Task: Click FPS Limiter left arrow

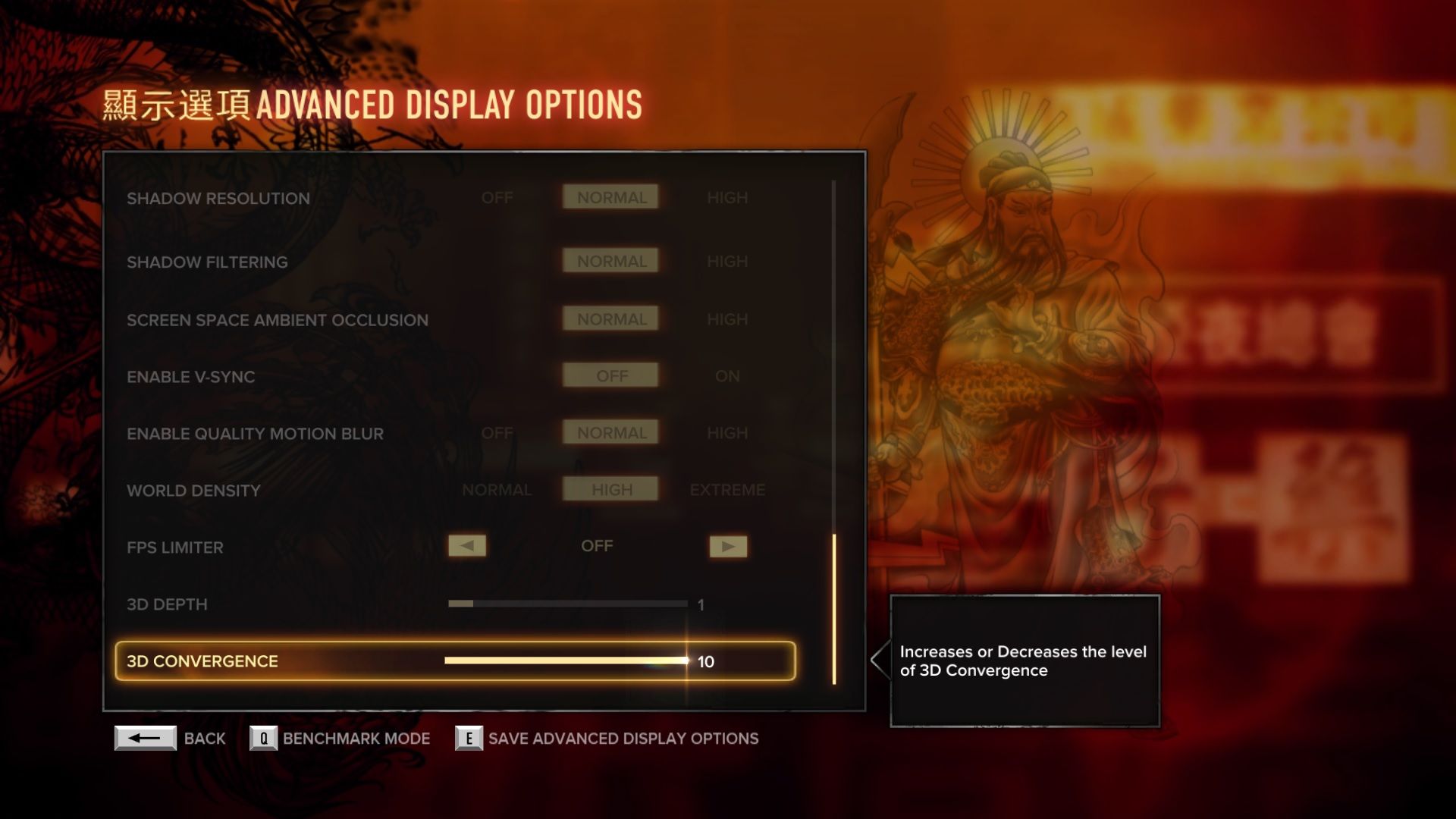Action: click(x=467, y=546)
